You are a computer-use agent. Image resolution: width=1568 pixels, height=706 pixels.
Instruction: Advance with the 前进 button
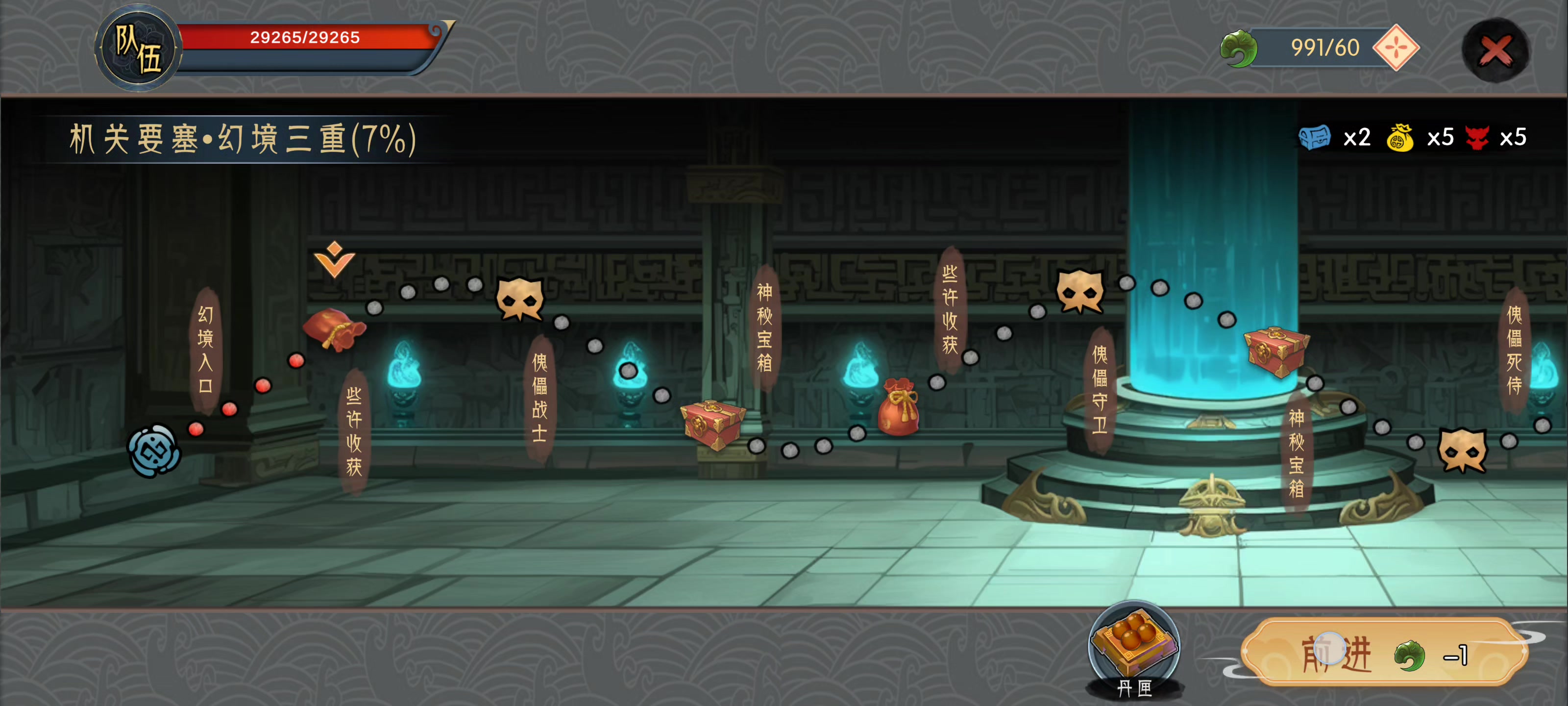[1384, 654]
